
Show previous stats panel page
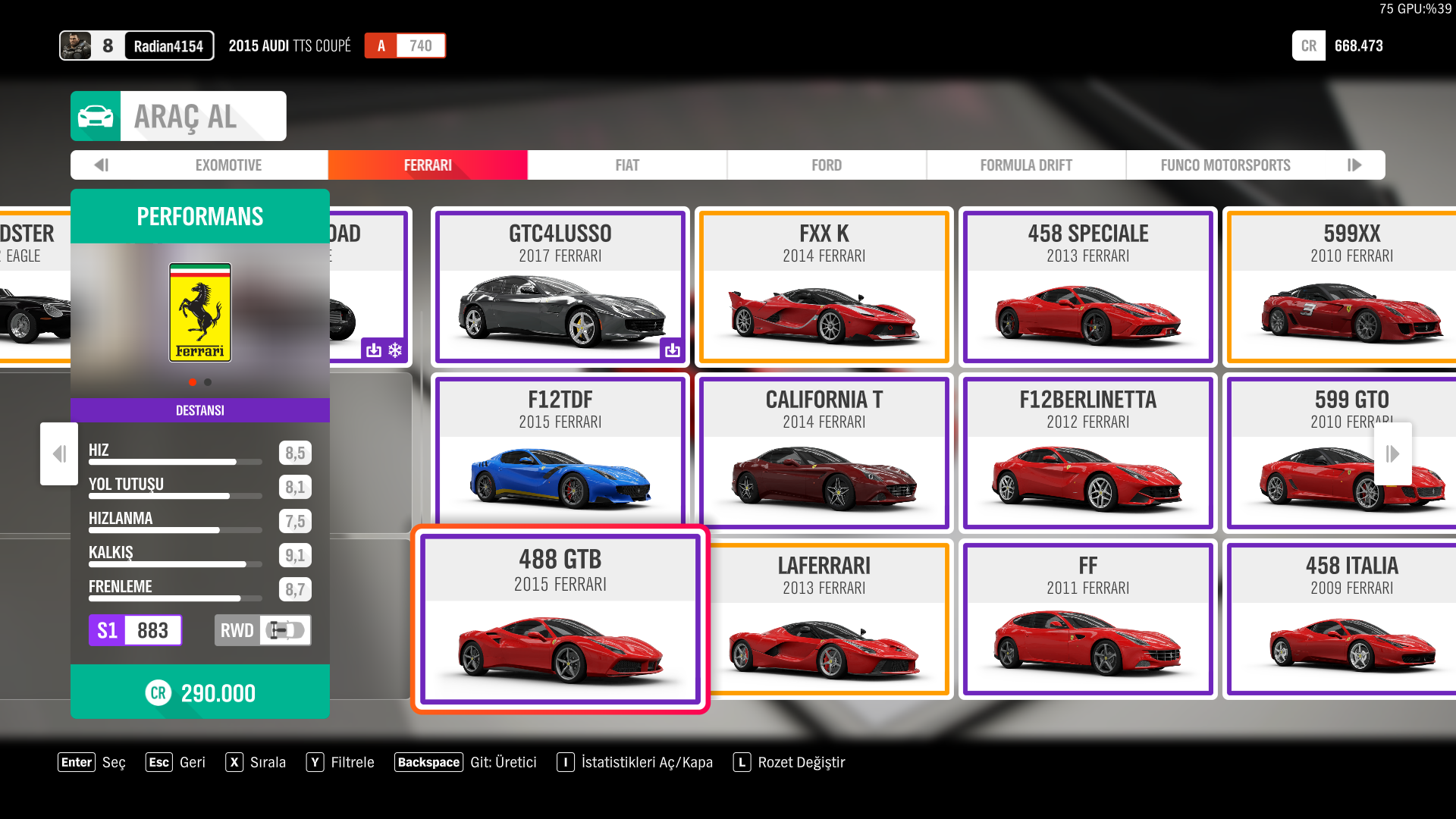[x=59, y=453]
